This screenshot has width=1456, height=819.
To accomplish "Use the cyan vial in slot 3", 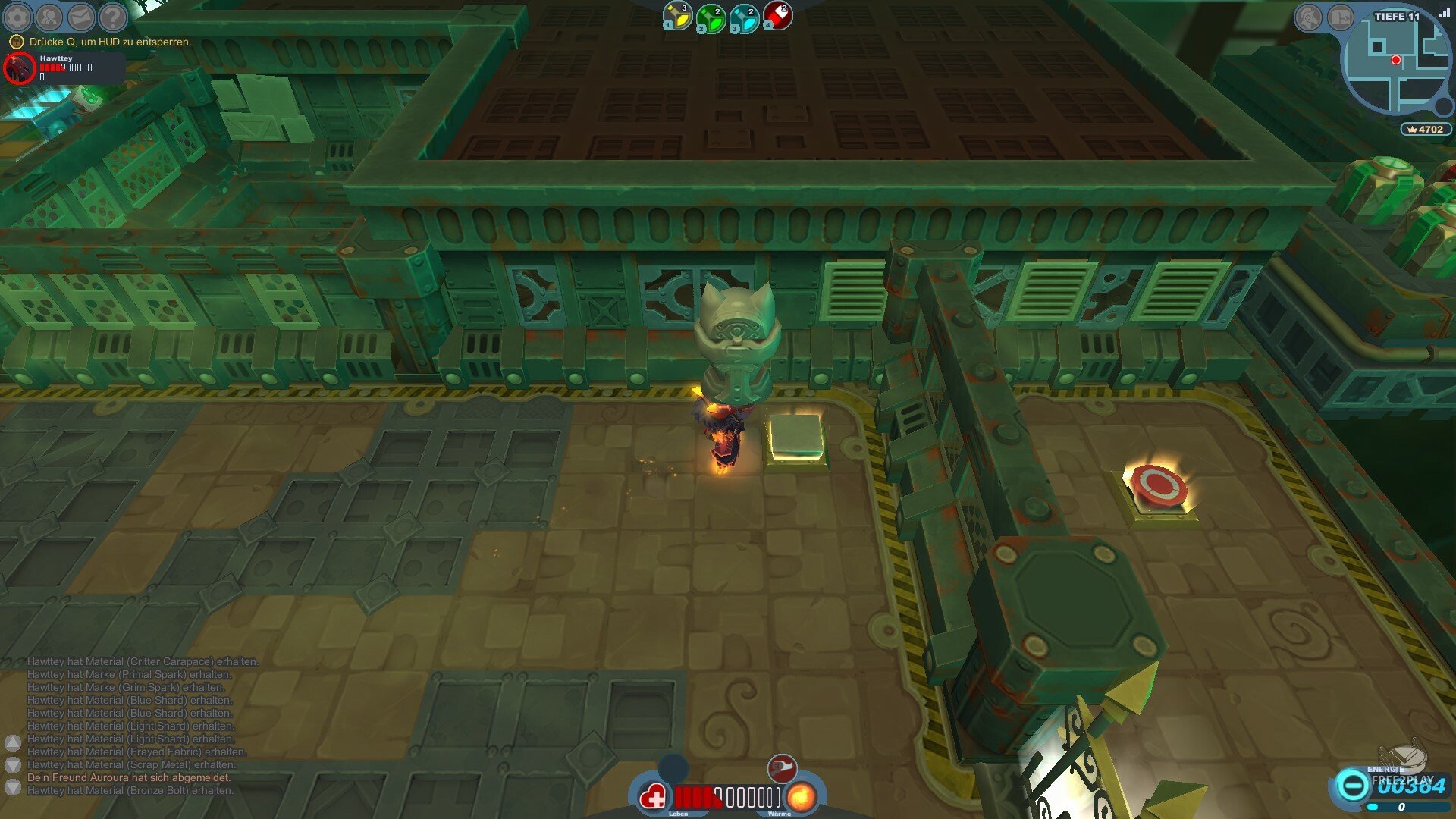I will [x=744, y=18].
